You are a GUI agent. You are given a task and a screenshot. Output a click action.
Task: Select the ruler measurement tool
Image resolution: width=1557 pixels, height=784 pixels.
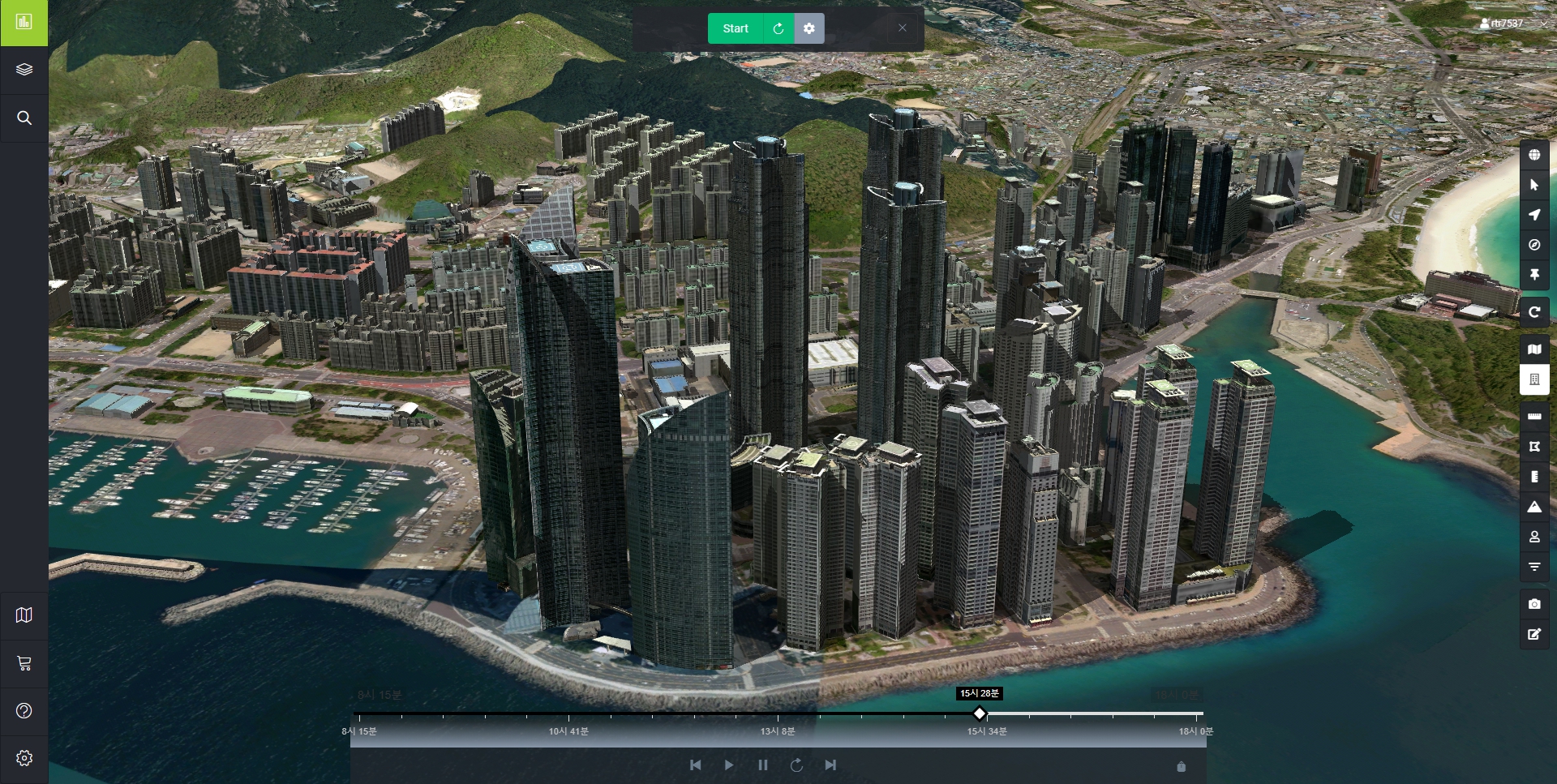[1534, 417]
